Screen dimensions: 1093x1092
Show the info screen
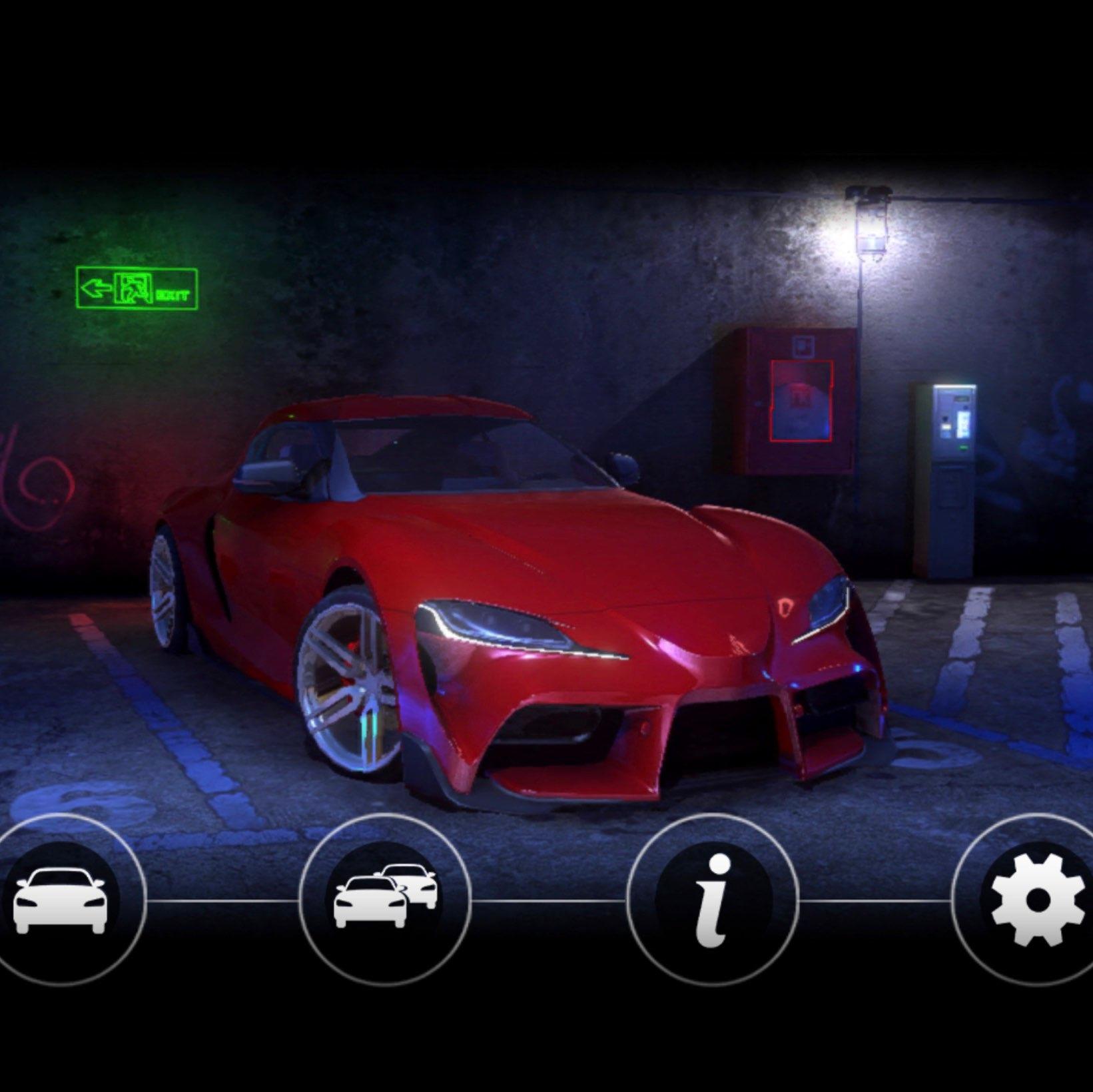(x=713, y=899)
